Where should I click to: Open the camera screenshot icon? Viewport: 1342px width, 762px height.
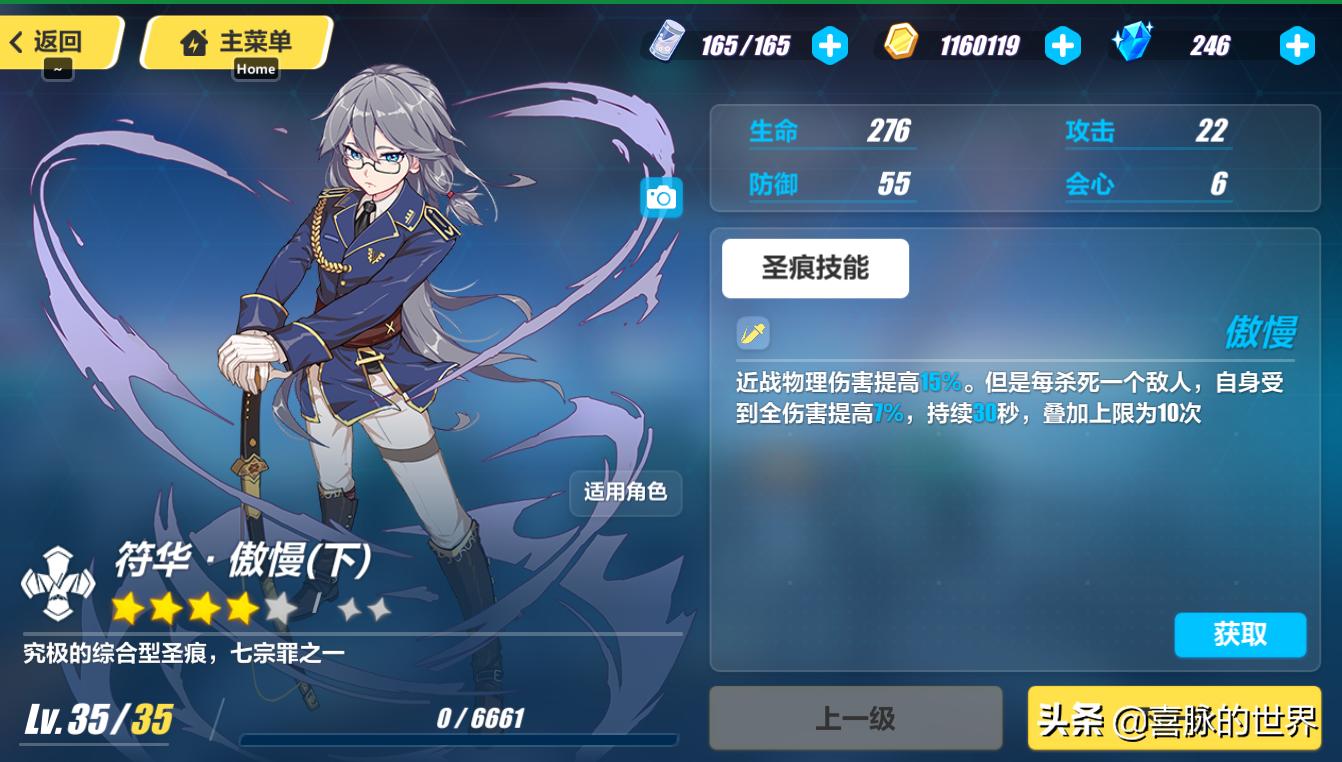[659, 198]
